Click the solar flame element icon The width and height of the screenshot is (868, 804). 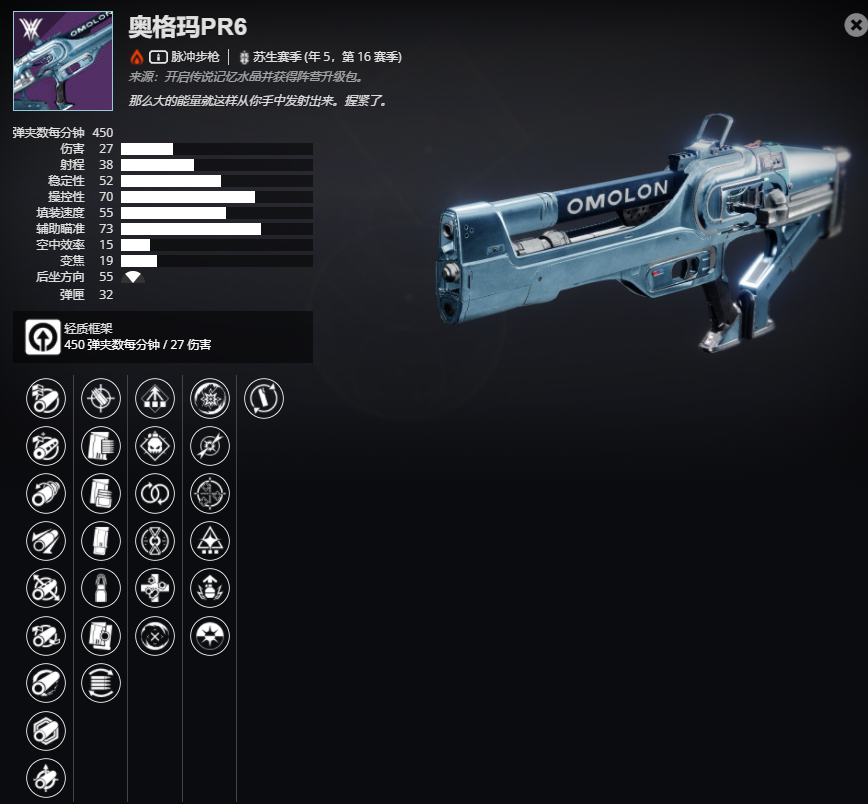[x=137, y=57]
